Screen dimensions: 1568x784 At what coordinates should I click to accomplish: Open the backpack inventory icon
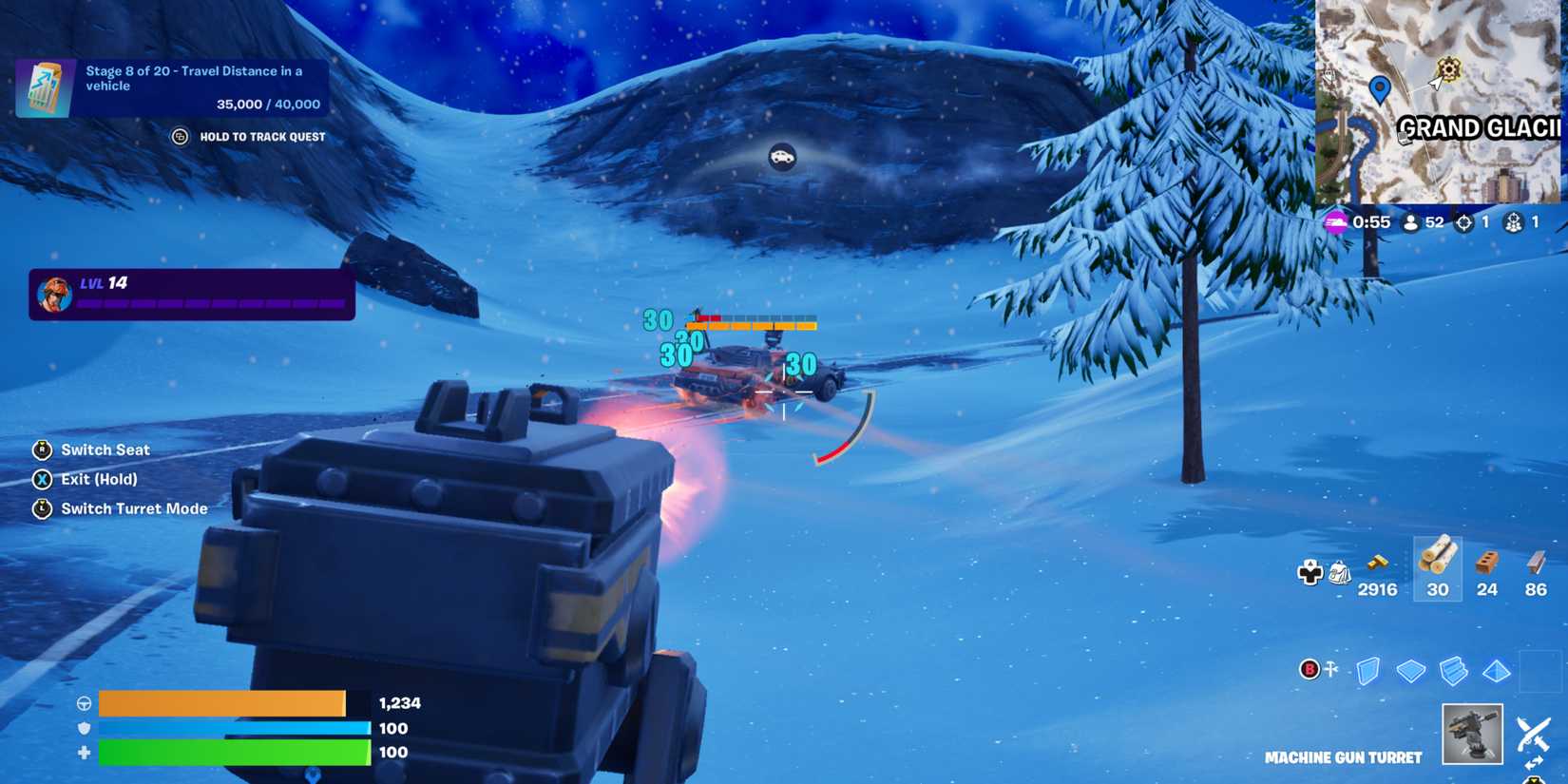1340,571
